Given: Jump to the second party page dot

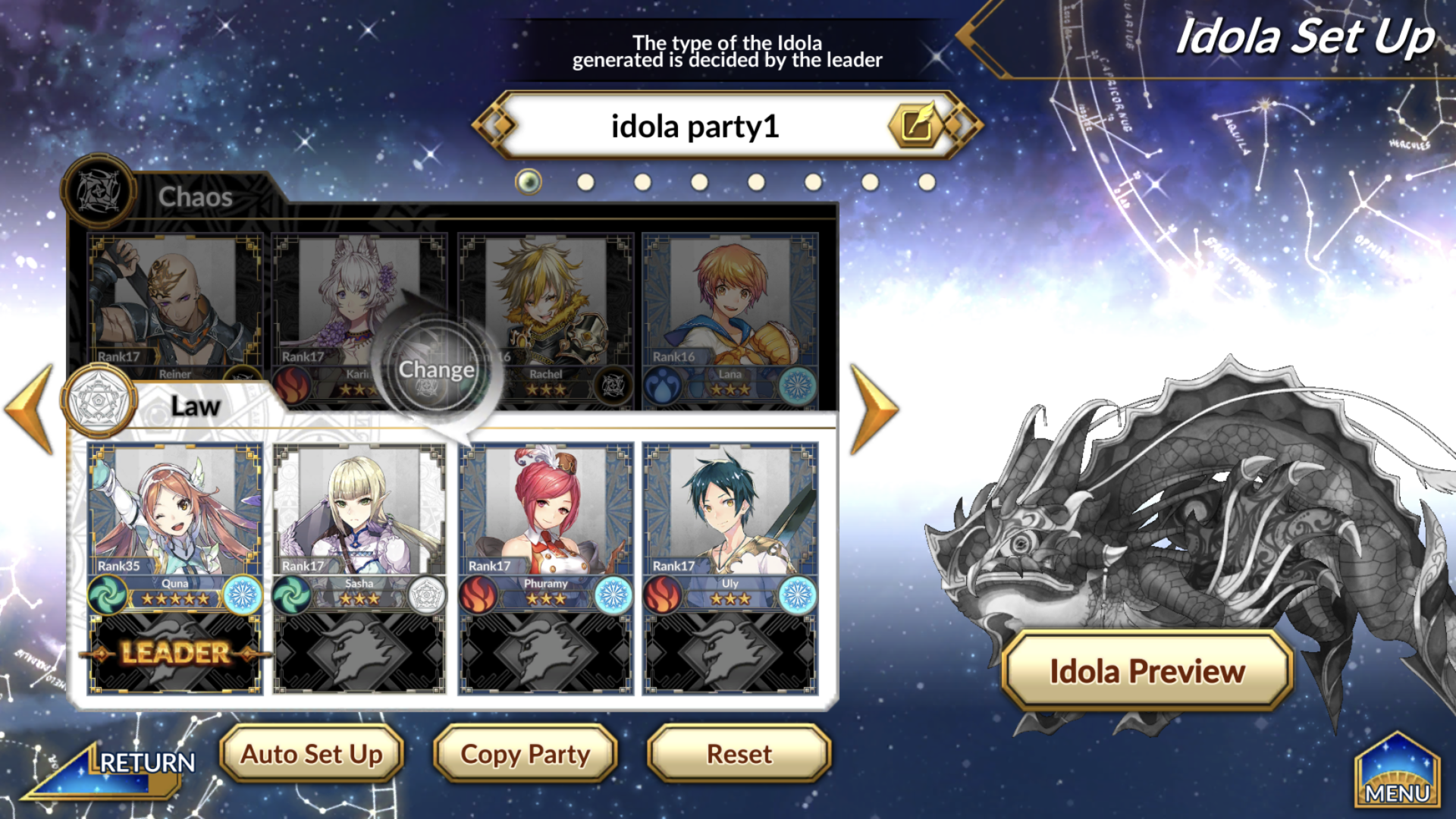Looking at the screenshot, I should (x=585, y=182).
